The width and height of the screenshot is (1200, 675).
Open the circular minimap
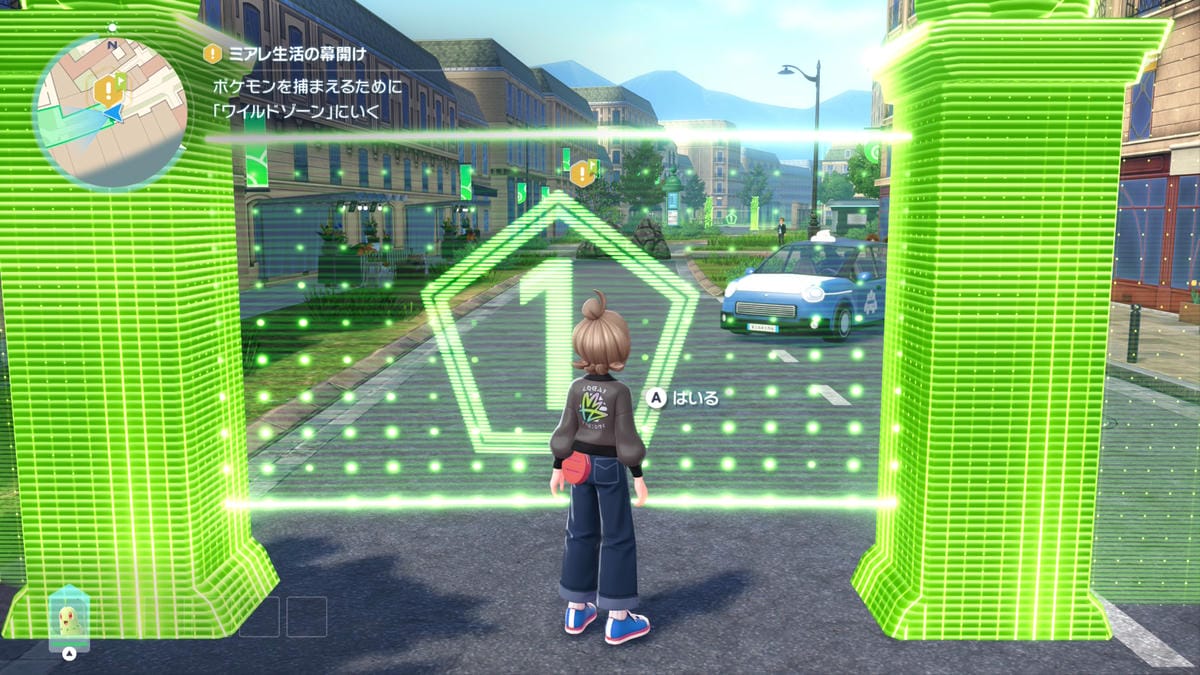(110, 112)
